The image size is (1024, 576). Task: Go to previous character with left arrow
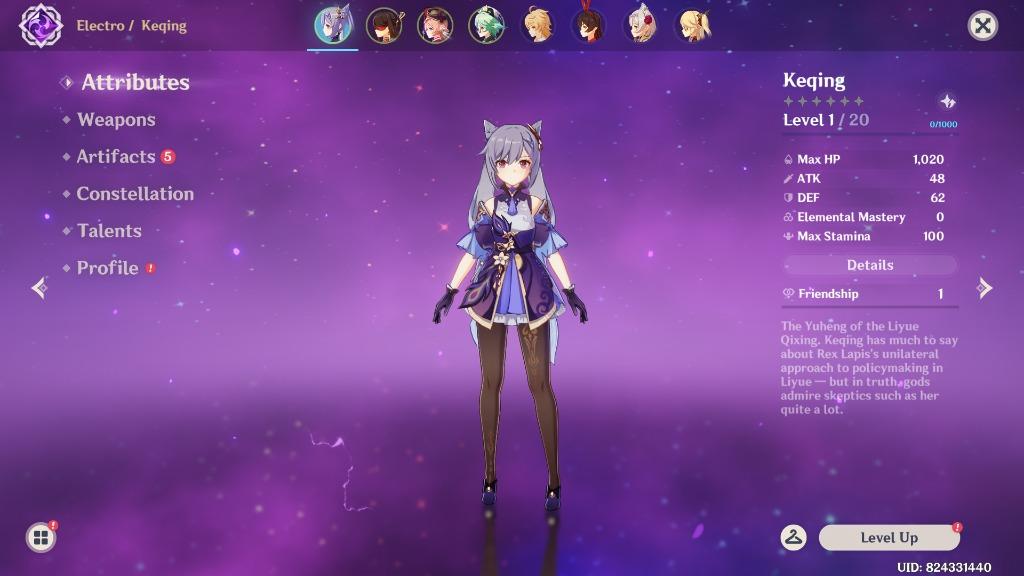click(x=40, y=289)
